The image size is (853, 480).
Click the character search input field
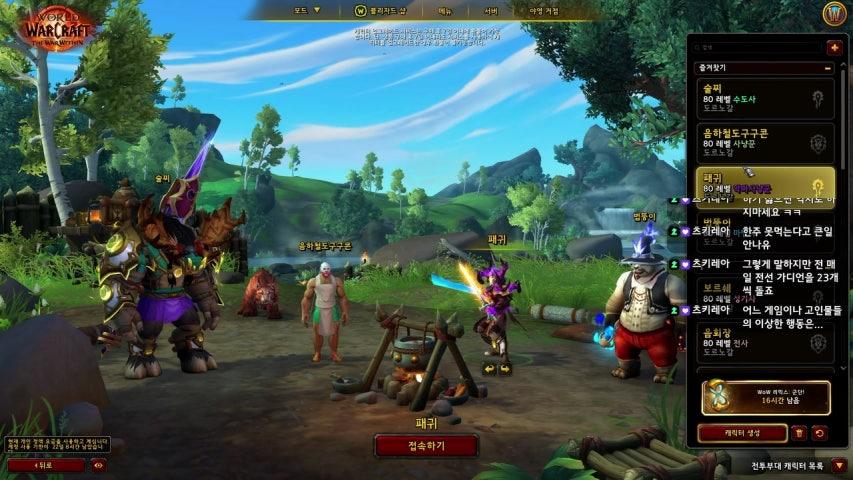click(758, 47)
